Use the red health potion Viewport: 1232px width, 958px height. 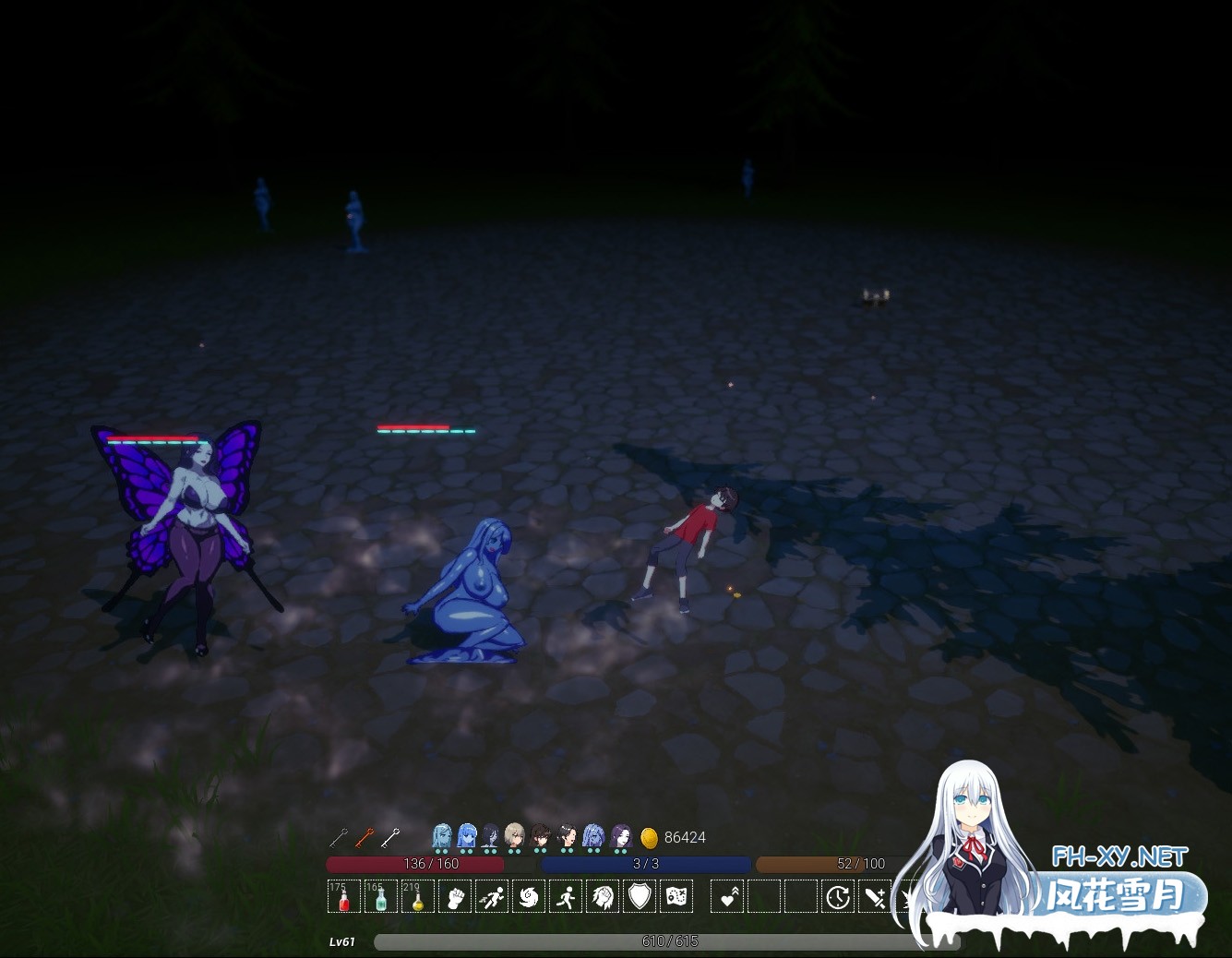point(344,896)
